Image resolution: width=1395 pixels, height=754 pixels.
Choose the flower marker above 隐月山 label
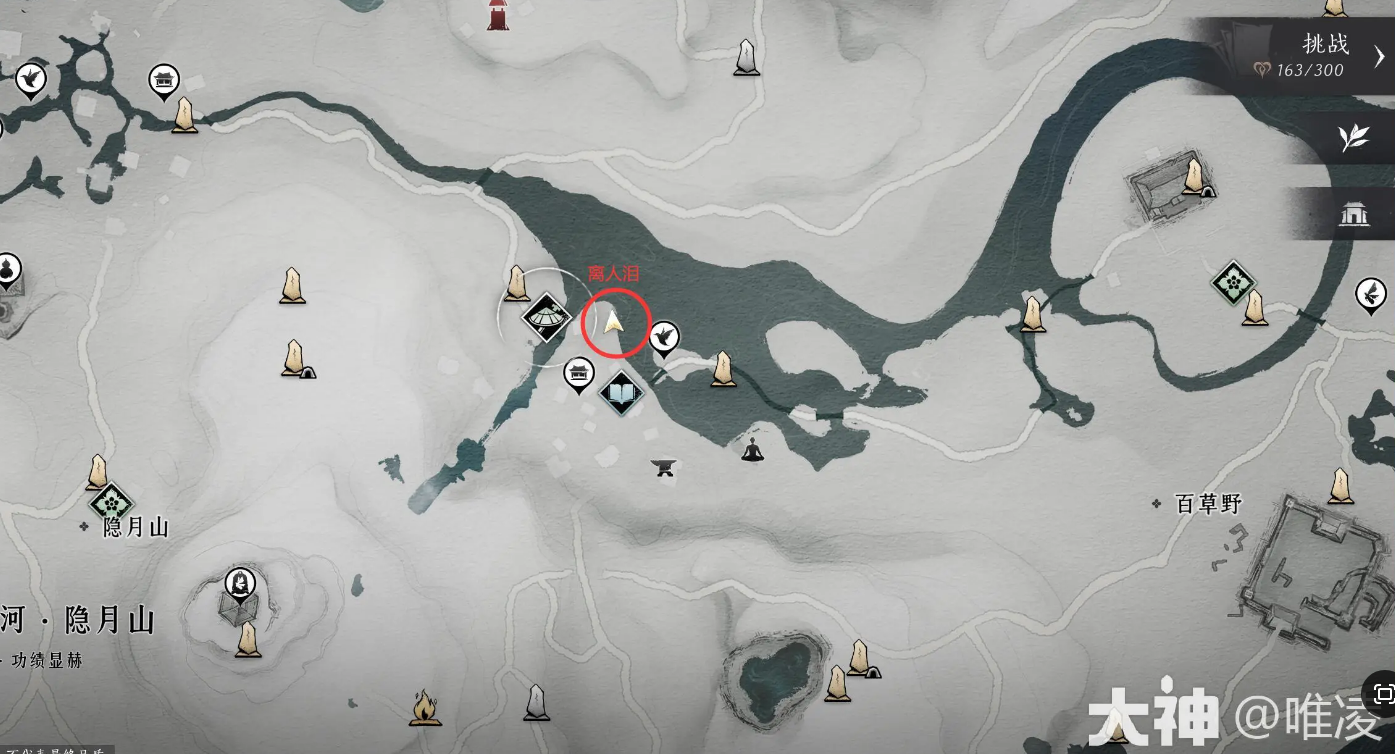click(110, 502)
